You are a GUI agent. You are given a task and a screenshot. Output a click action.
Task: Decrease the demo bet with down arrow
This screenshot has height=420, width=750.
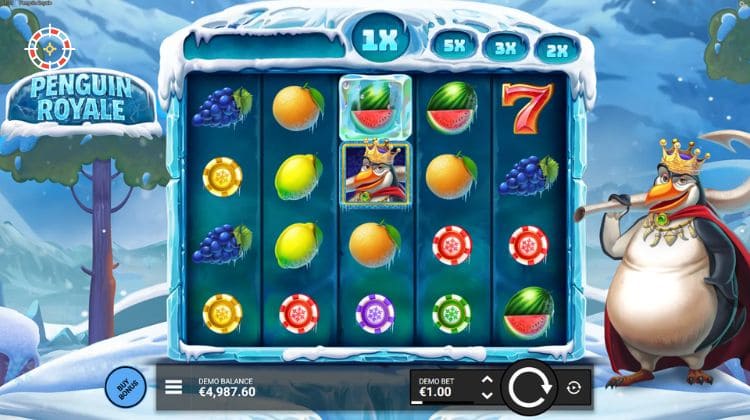pyautogui.click(x=487, y=395)
